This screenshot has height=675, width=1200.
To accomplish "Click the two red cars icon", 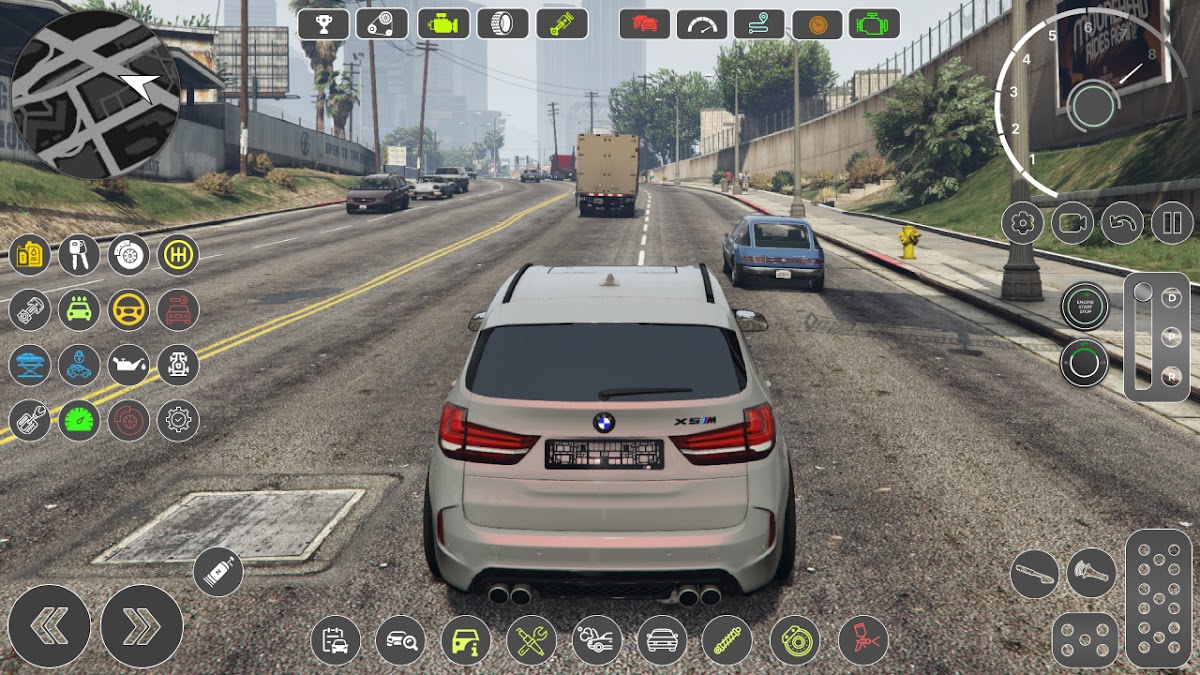I will pyautogui.click(x=644, y=23).
